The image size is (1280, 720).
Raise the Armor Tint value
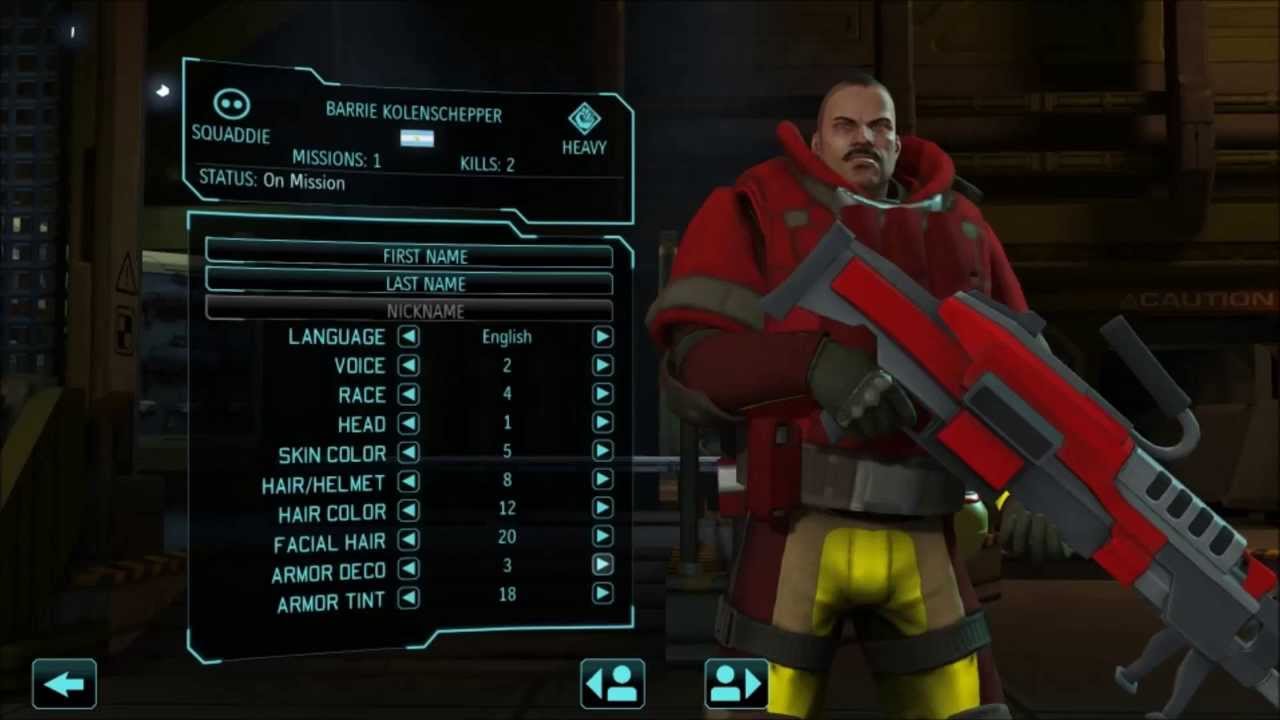tap(602, 595)
